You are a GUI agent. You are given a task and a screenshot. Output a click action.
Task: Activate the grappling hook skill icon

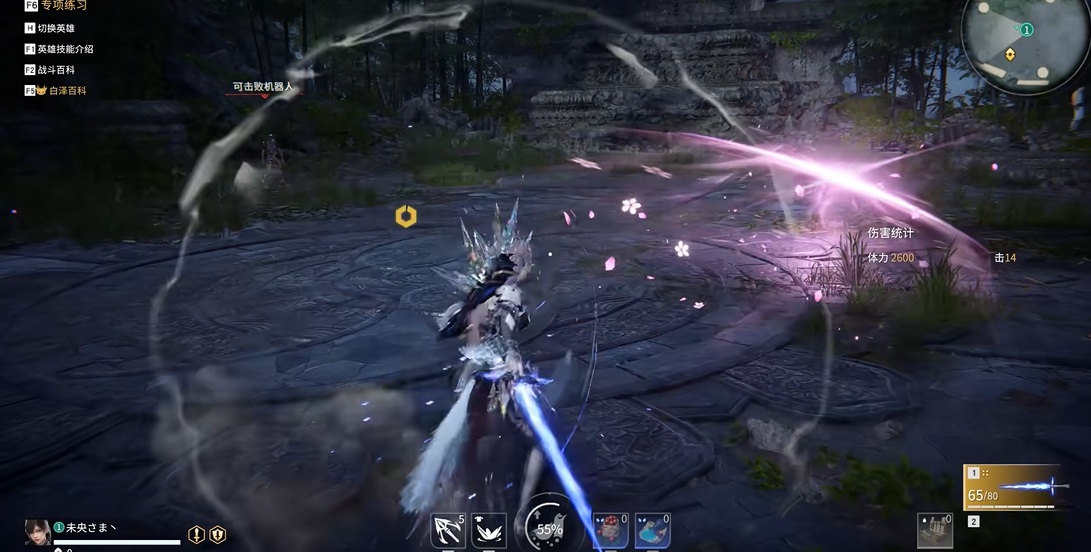pyautogui.click(x=448, y=530)
